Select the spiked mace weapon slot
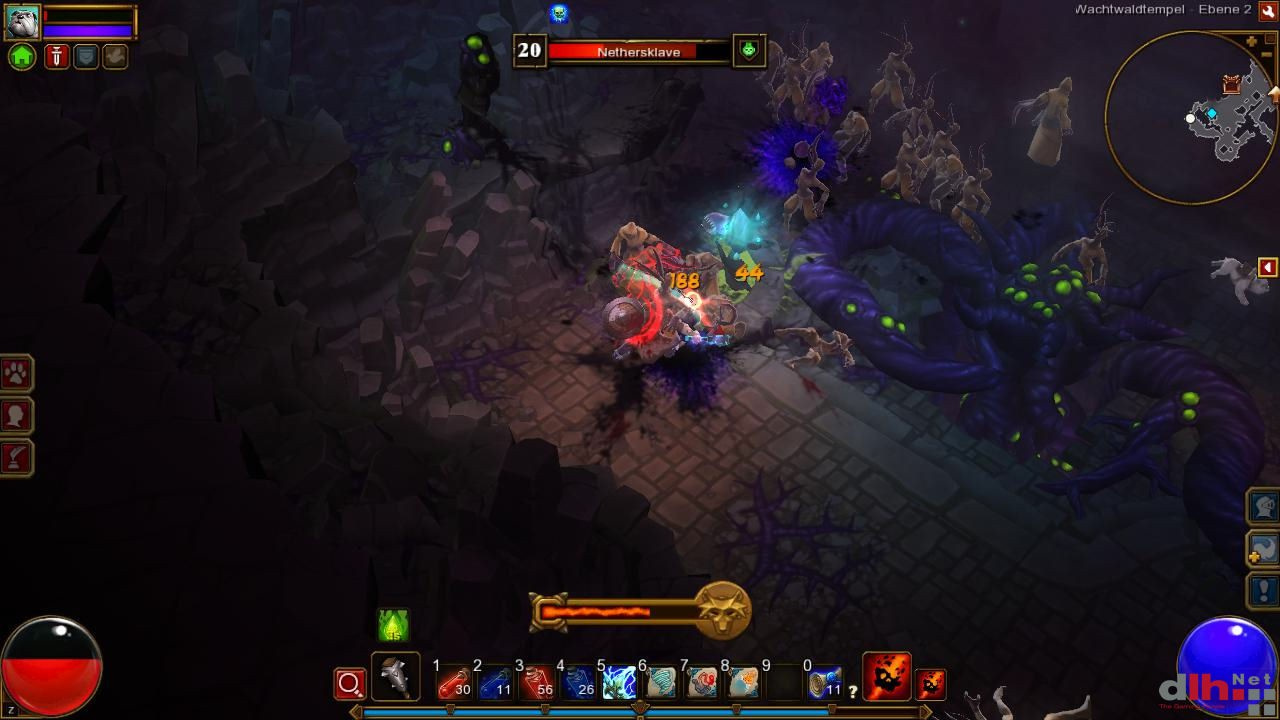1280x720 pixels. pos(395,677)
